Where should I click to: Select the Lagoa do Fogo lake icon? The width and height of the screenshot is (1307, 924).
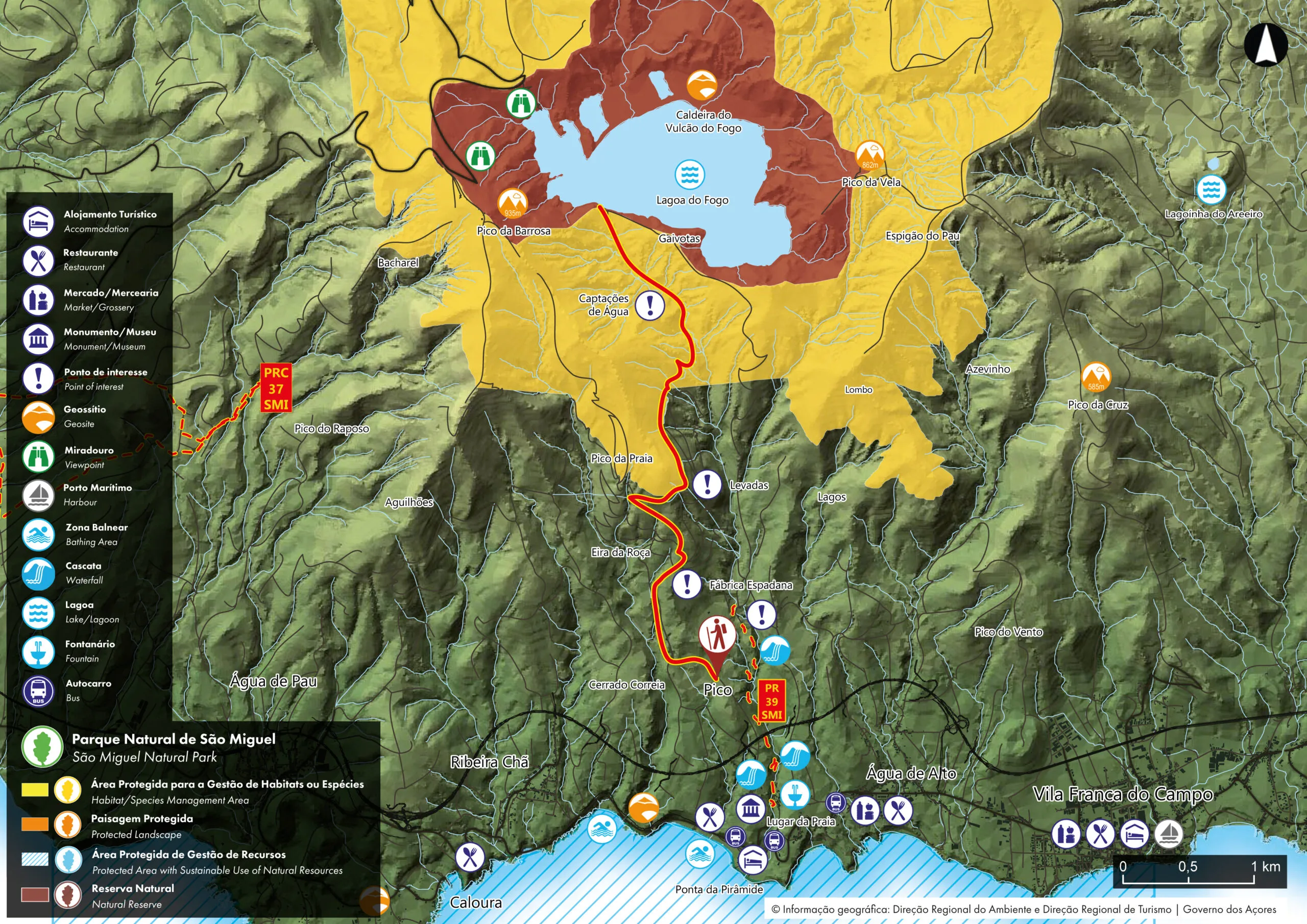pyautogui.click(x=689, y=174)
